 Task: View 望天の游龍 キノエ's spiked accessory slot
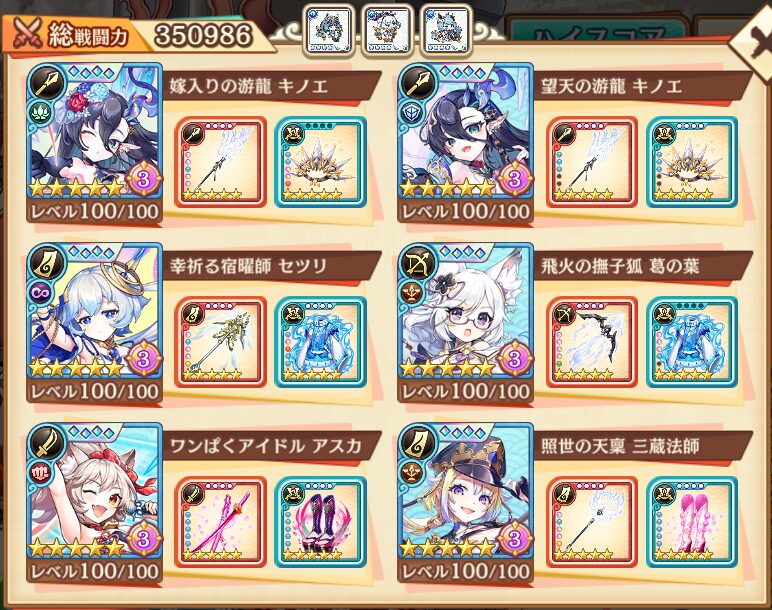pyautogui.click(x=691, y=162)
